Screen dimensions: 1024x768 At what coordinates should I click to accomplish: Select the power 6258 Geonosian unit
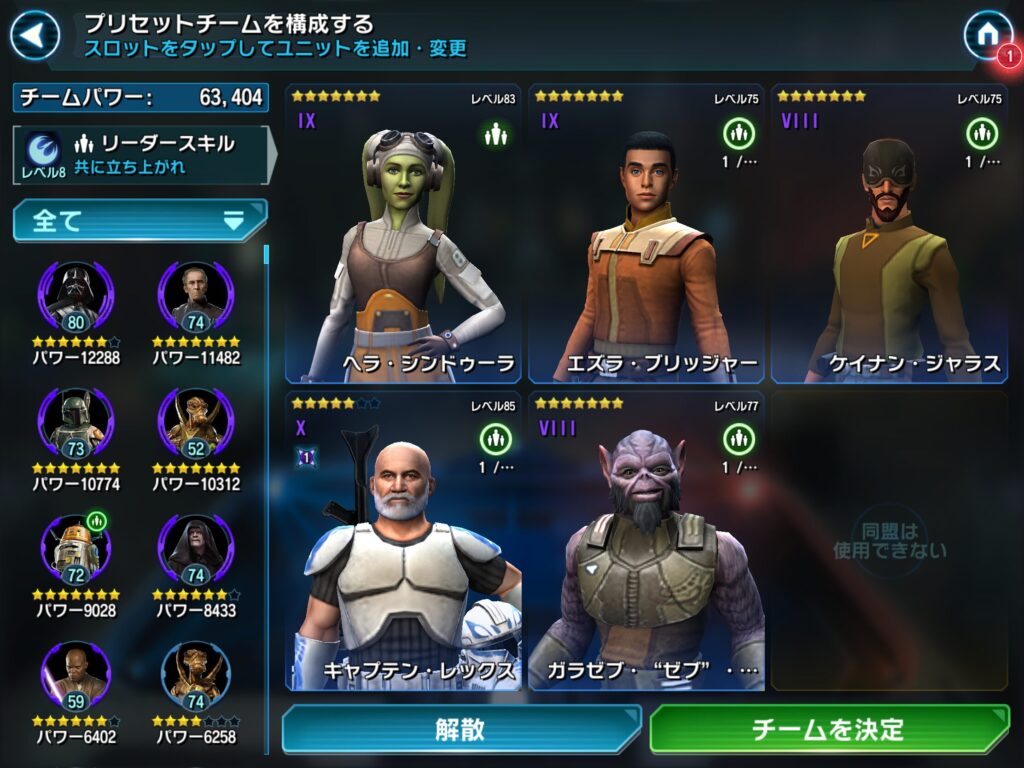[x=196, y=676]
